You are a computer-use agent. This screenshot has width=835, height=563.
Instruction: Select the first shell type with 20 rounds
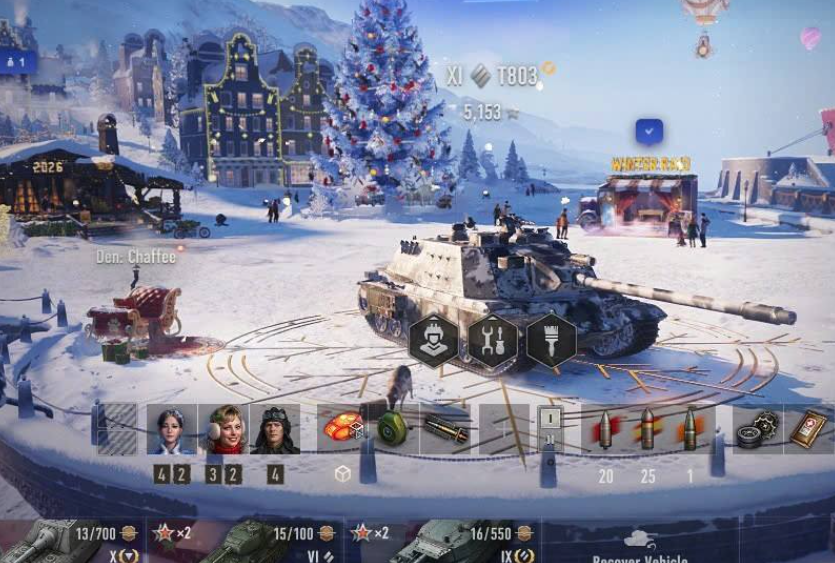[606, 429]
